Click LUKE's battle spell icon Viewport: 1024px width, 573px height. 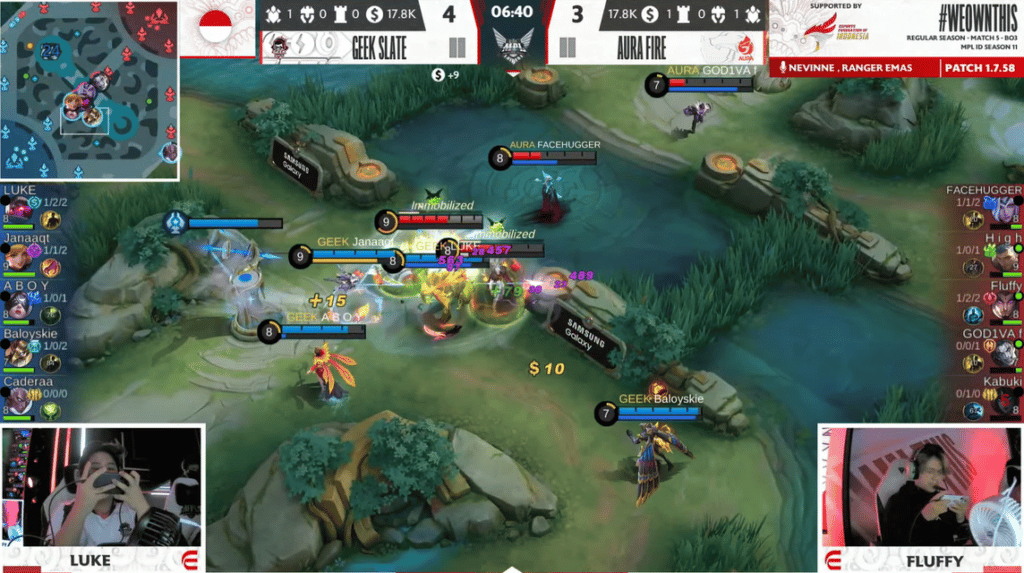point(34,203)
